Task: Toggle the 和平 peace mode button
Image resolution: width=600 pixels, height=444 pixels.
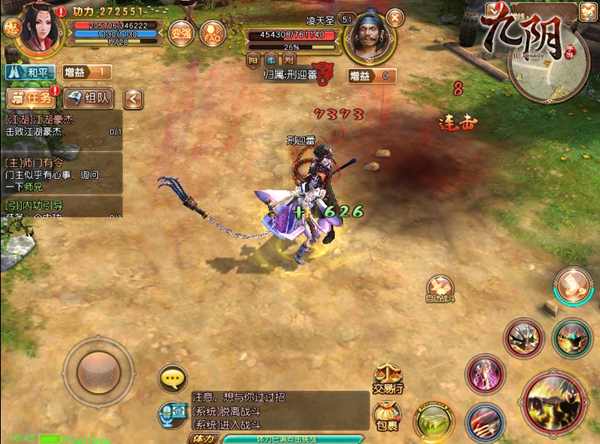Action: pos(30,72)
